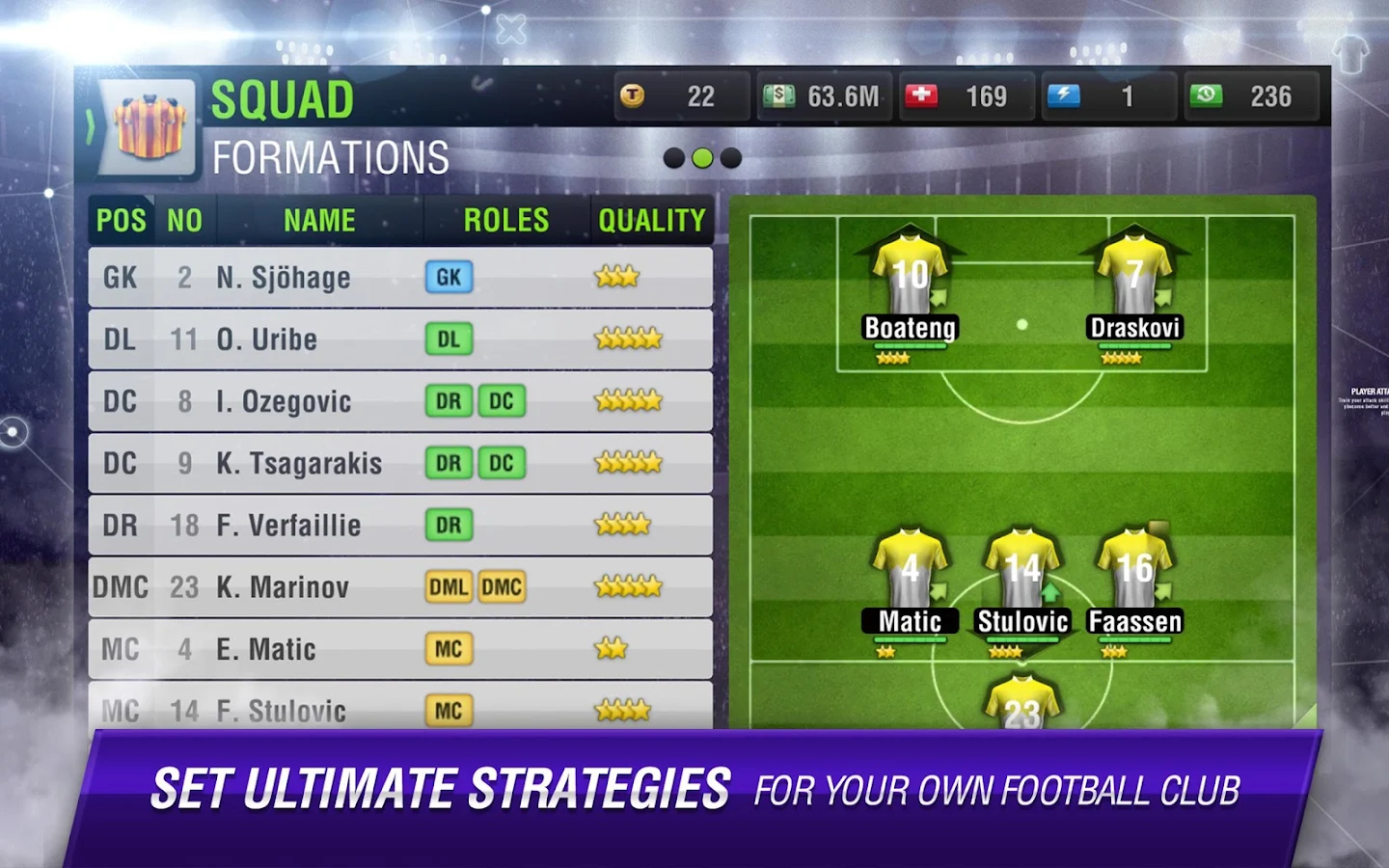Select E. Matic squad row
Image resolution: width=1389 pixels, height=868 pixels.
point(399,648)
